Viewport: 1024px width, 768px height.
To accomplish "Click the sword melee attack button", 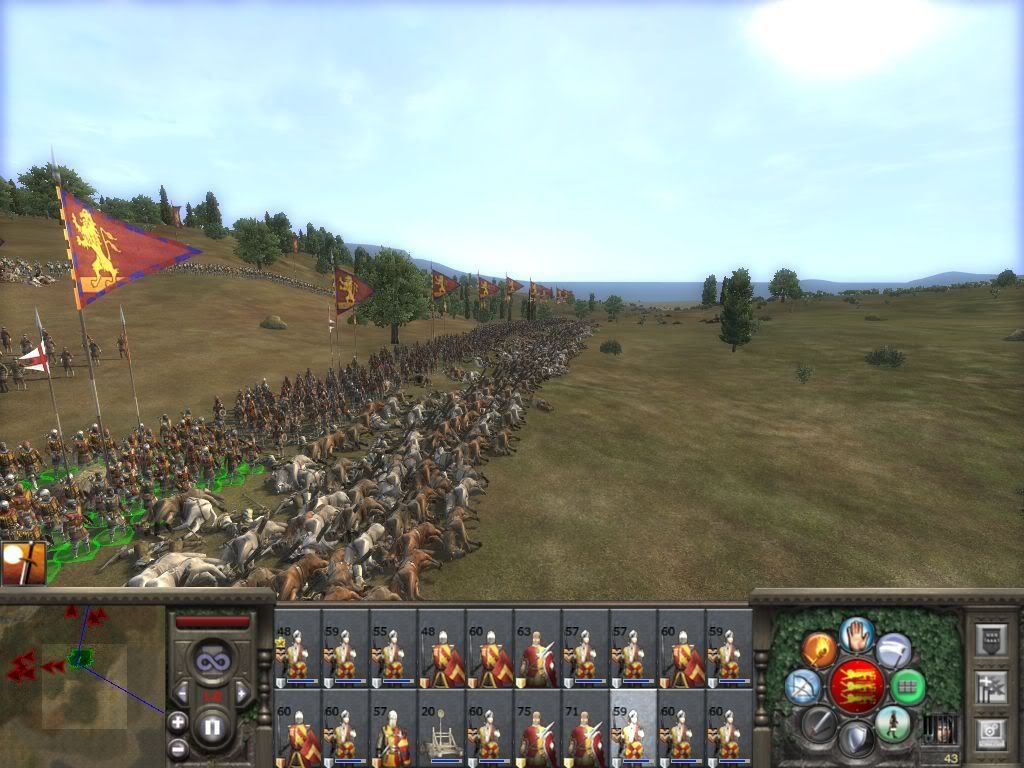I will pos(818,722).
